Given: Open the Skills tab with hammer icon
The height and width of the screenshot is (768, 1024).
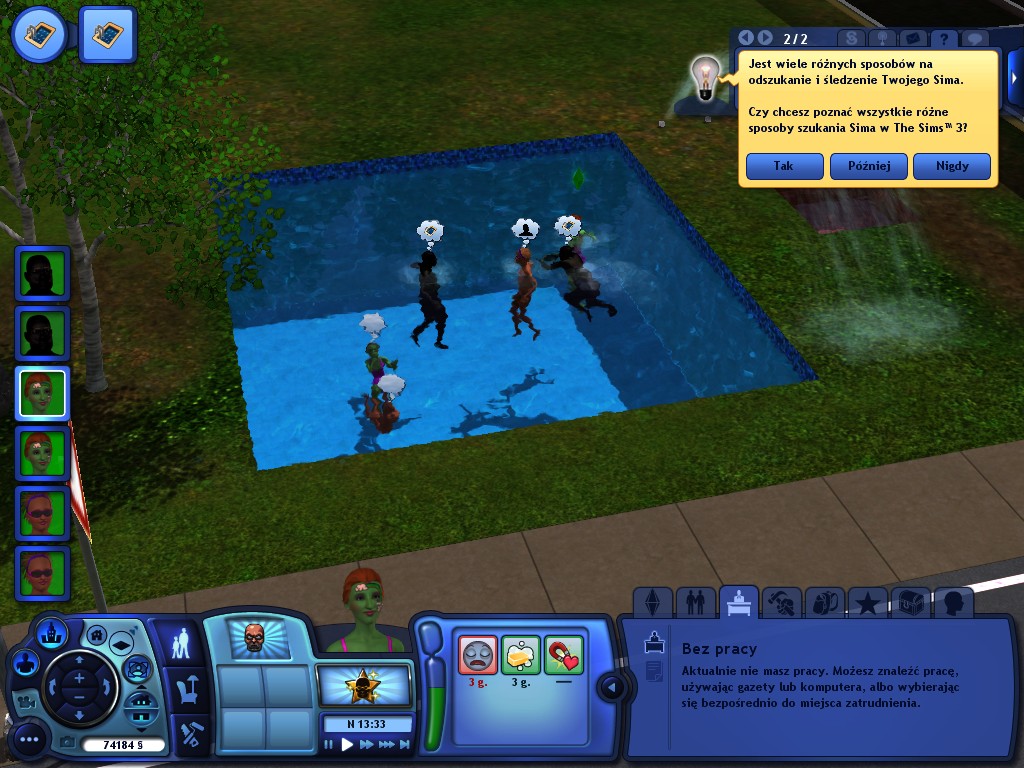Looking at the screenshot, I should click(x=782, y=602).
